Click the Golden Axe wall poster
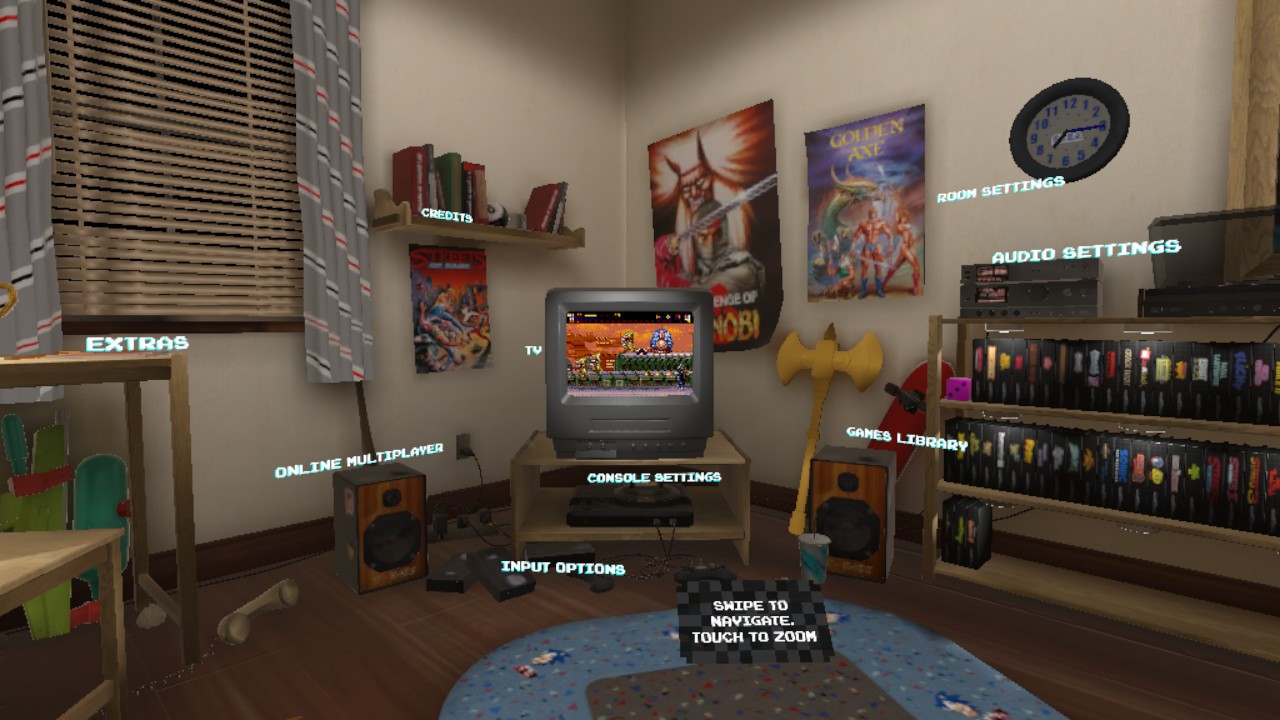Screen dimensions: 1280x720 coord(862,200)
